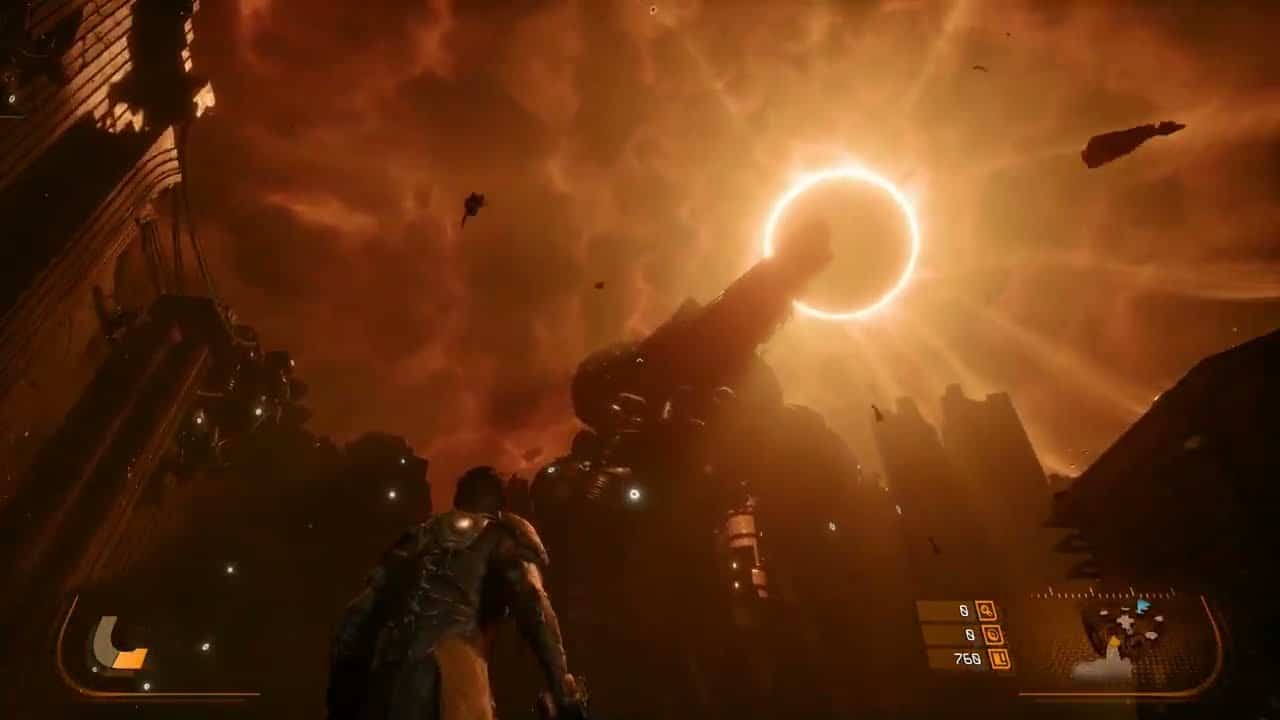
Task: Select the ability icon in the bottom-left skill wheel
Action: click(118, 648)
